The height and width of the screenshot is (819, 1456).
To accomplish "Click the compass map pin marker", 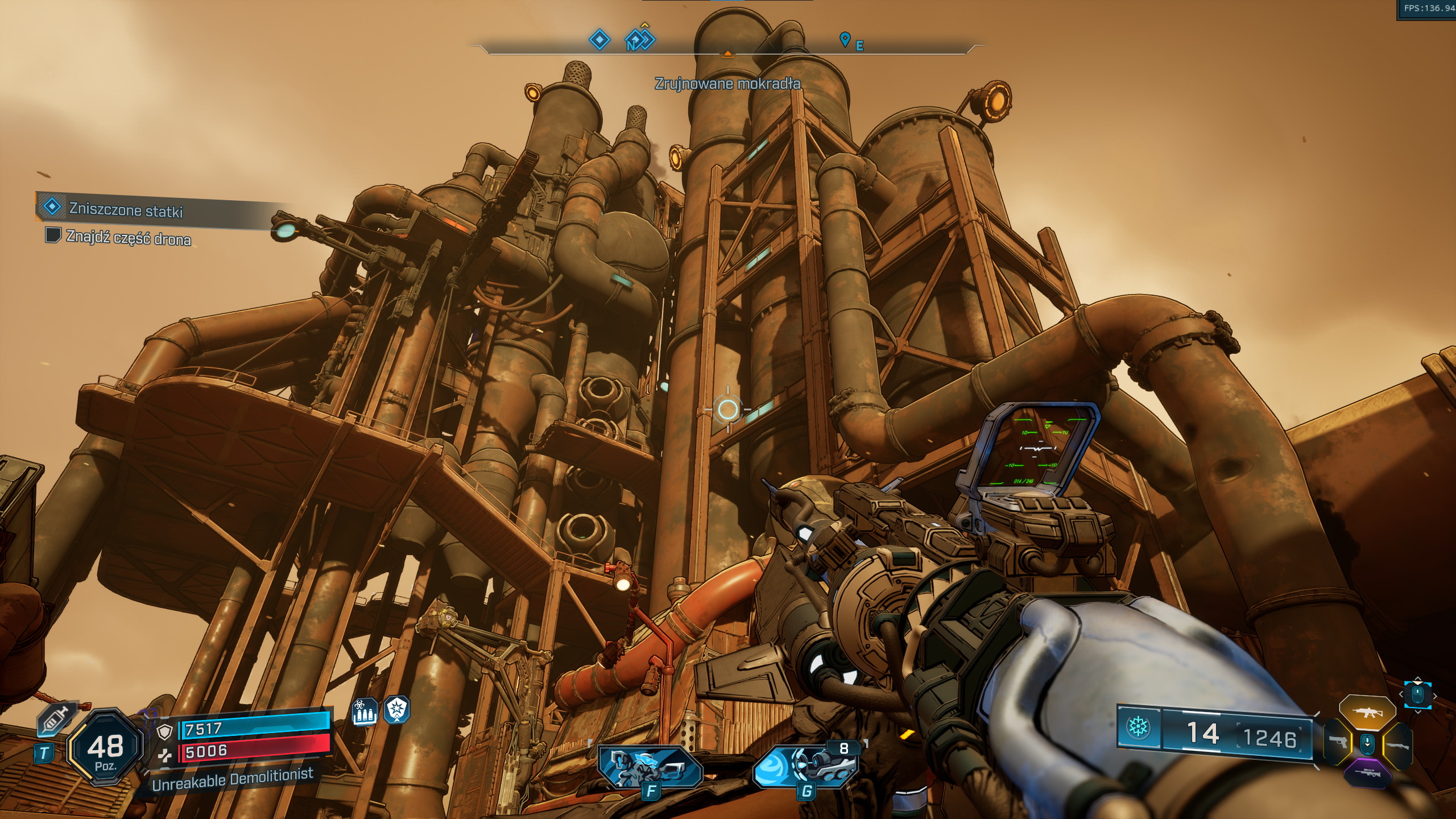I will (845, 39).
